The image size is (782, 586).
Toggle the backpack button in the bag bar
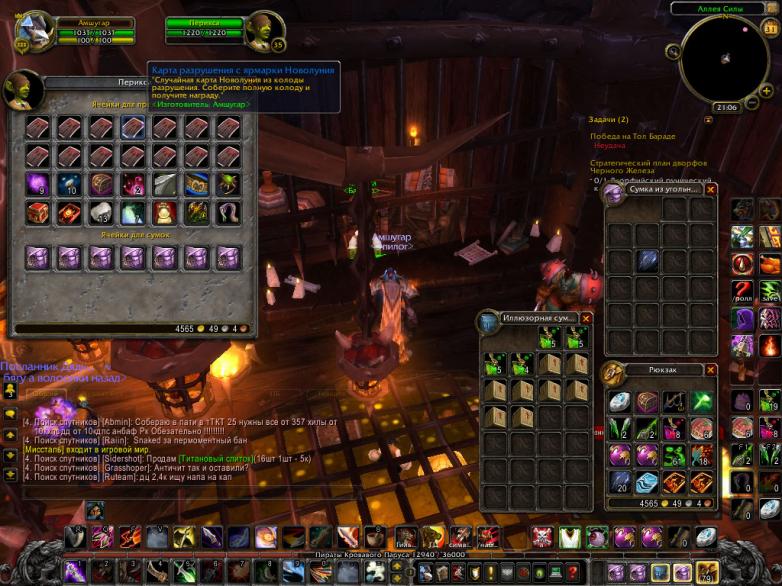(x=707, y=571)
